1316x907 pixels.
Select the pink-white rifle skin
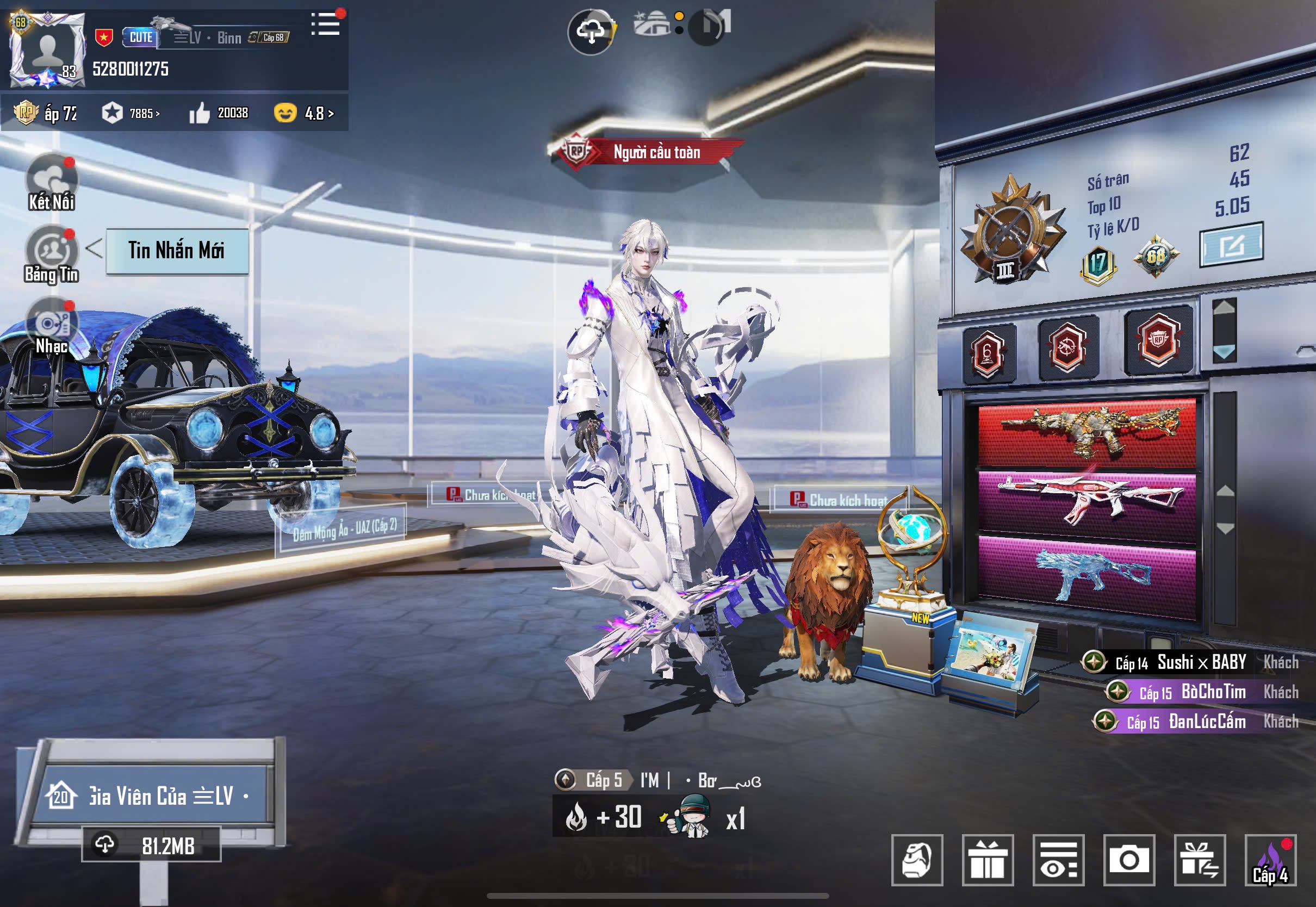click(1087, 500)
